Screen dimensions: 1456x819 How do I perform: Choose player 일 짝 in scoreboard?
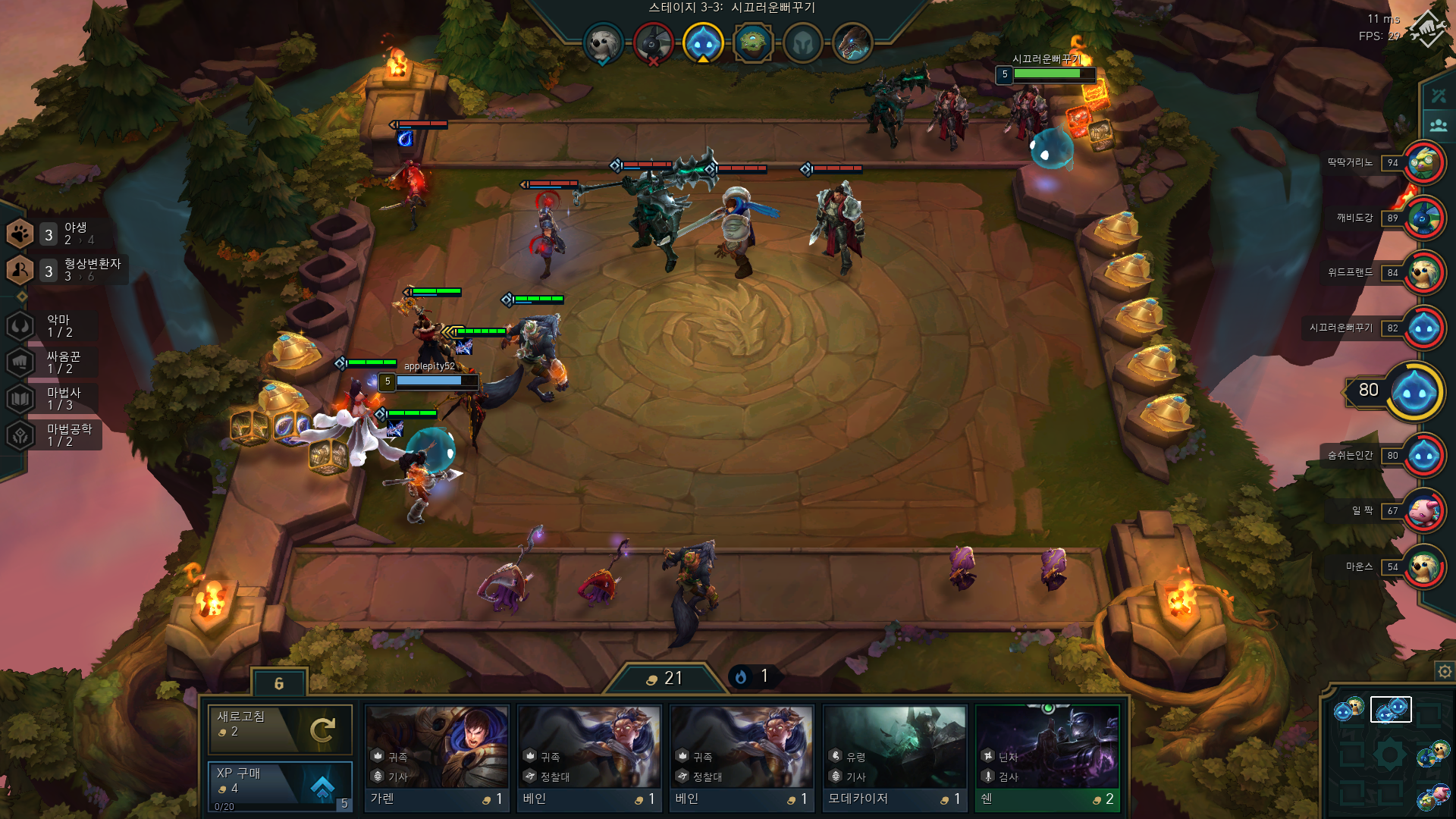point(1423,511)
